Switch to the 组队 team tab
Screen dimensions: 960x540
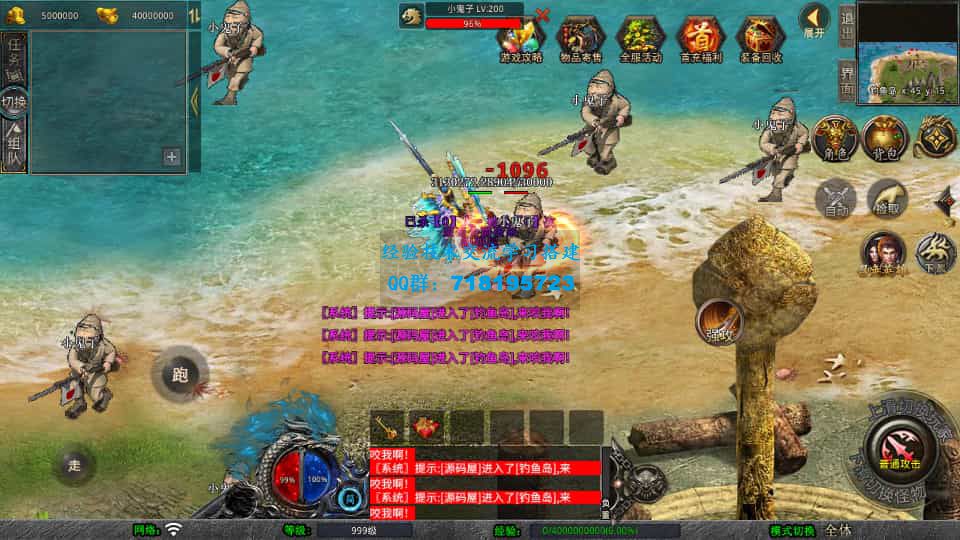(14, 147)
